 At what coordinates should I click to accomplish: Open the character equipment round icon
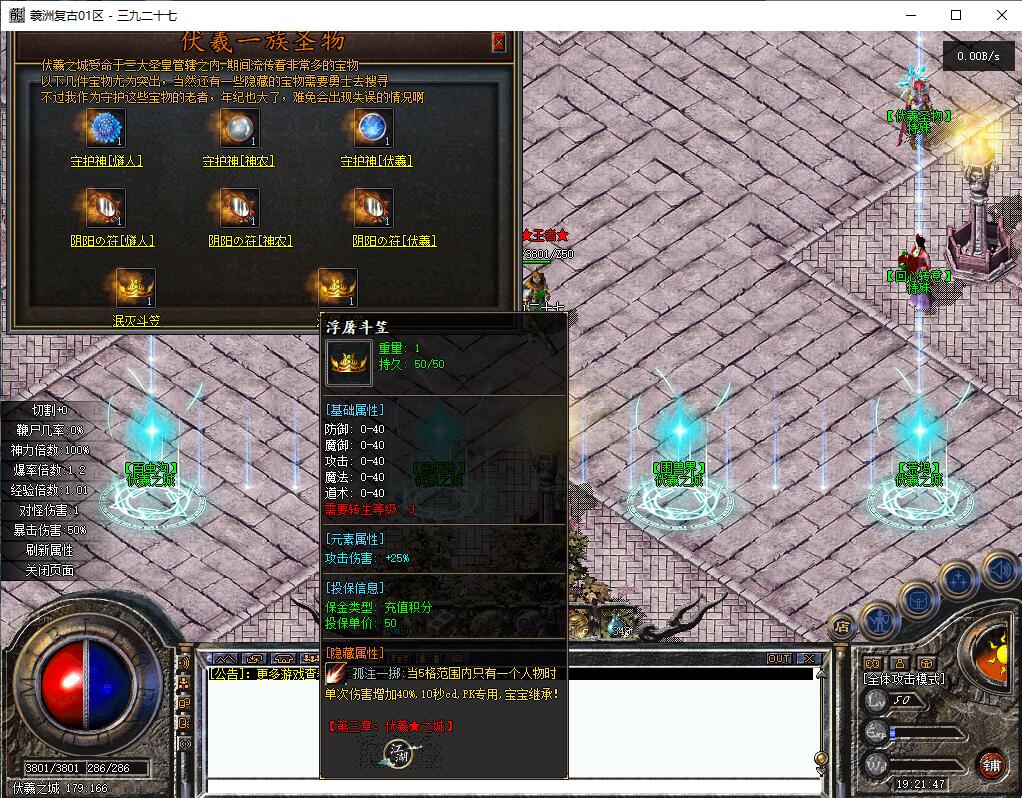tap(879, 619)
